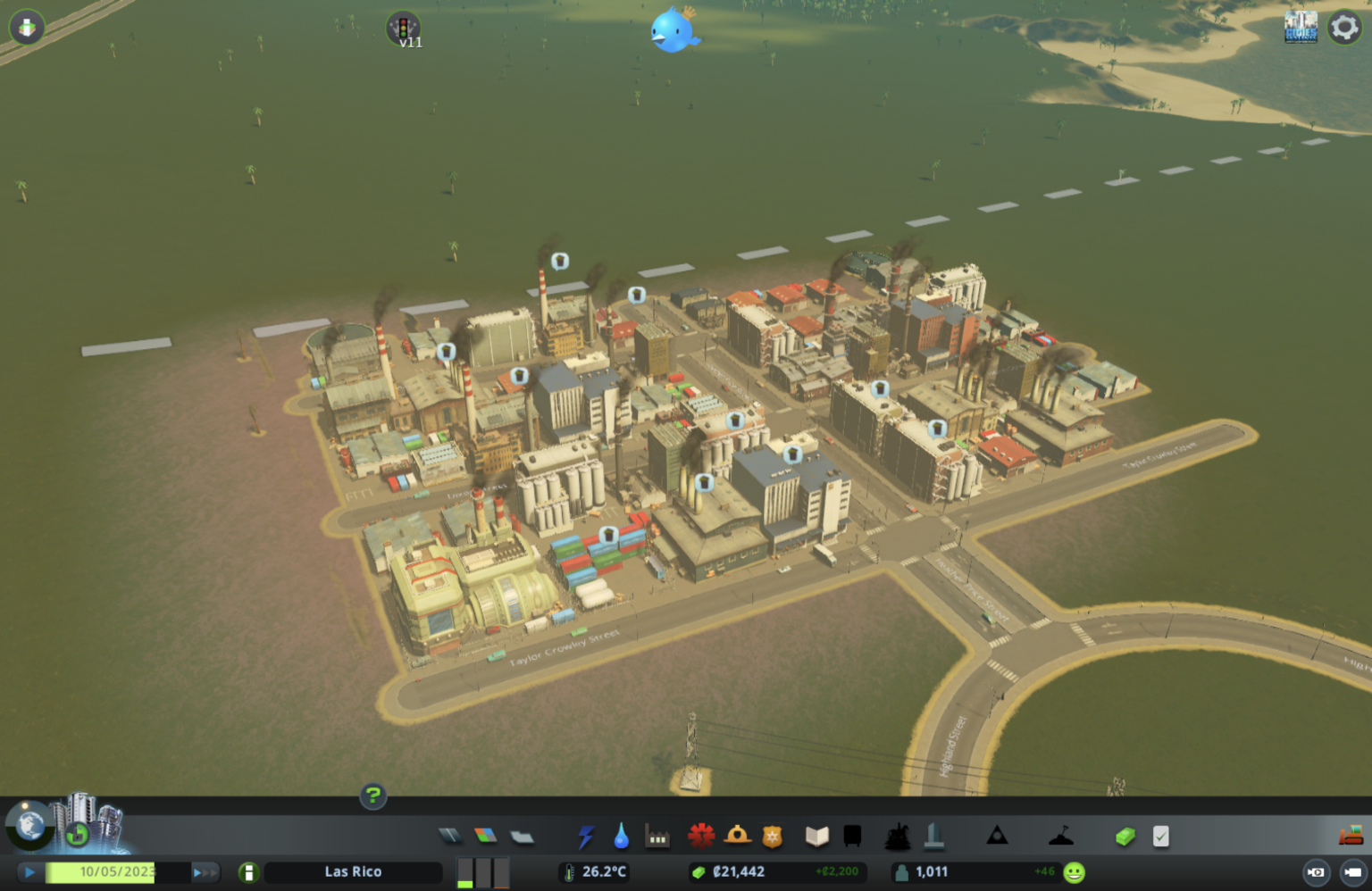Open the Healthcare services menu

click(x=702, y=835)
